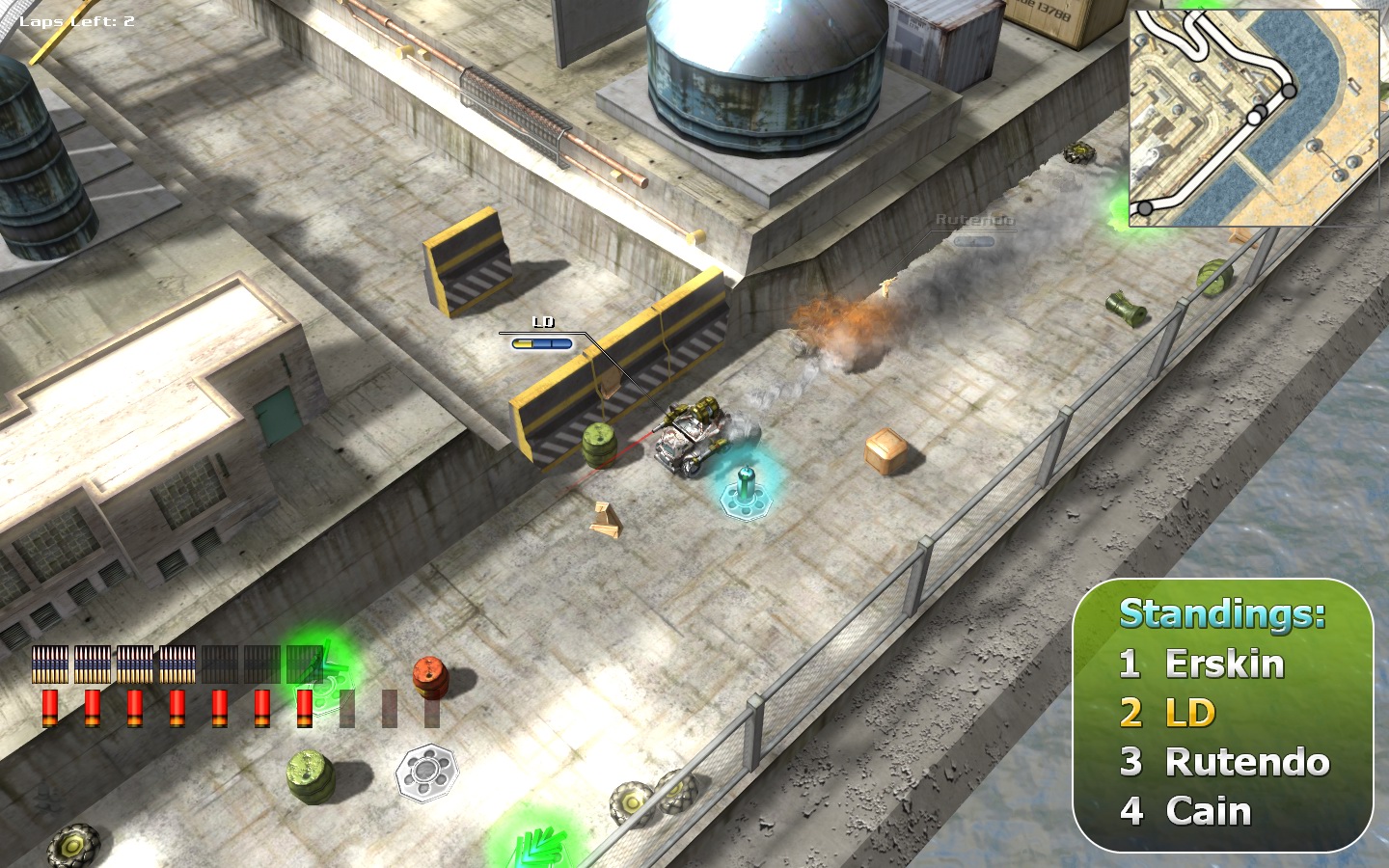
Task: Open the minimap in the top right corner
Action: (x=1254, y=116)
